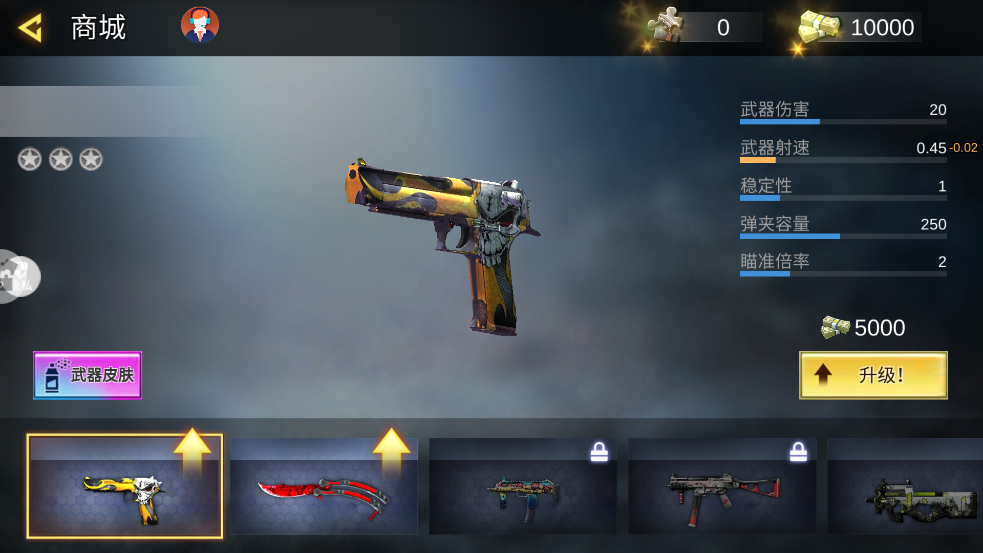Image resolution: width=983 pixels, height=553 pixels.
Task: Open the round side tab at left edge
Action: pos(15,276)
